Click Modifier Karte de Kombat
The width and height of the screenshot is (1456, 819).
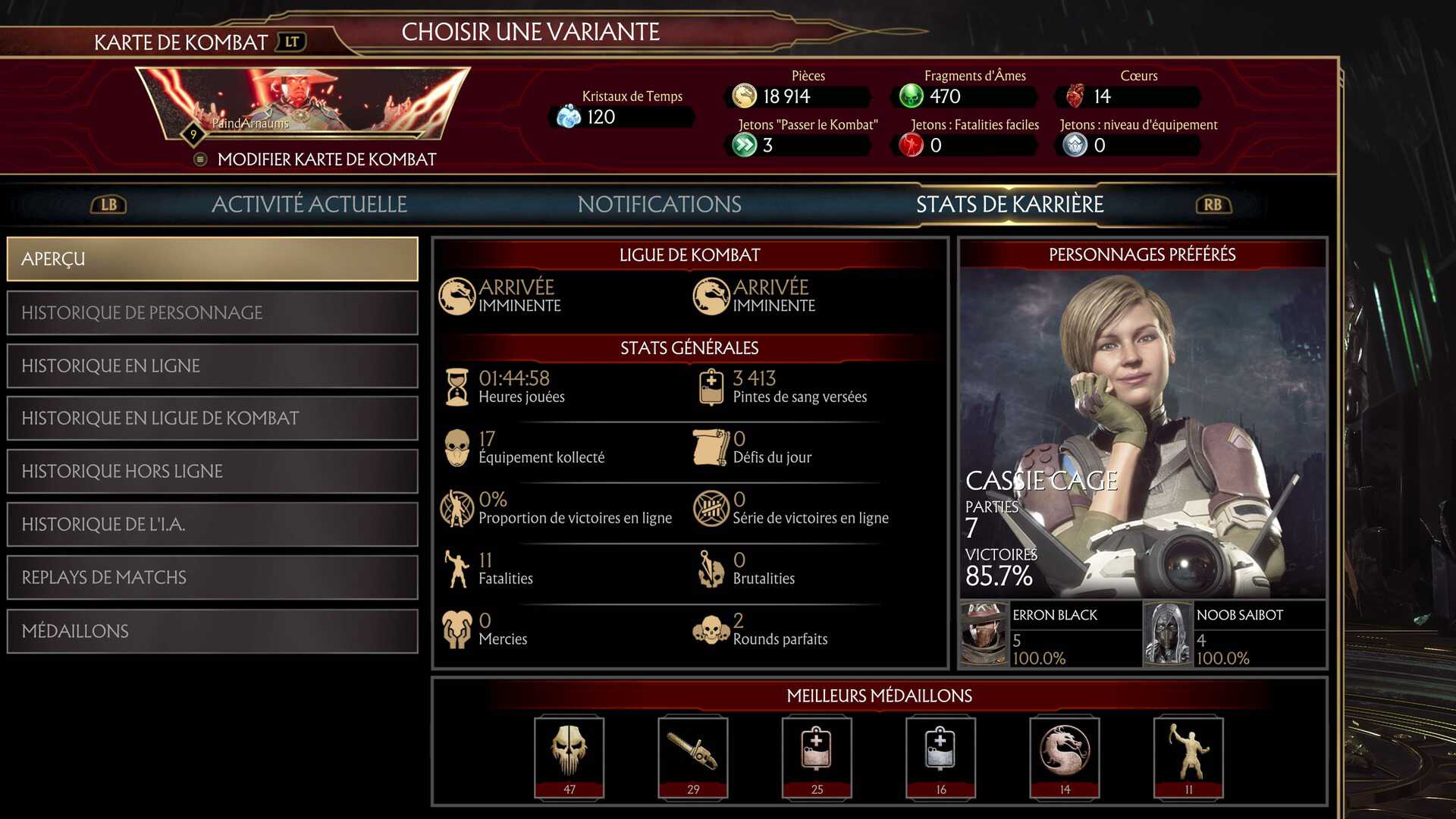pos(326,159)
